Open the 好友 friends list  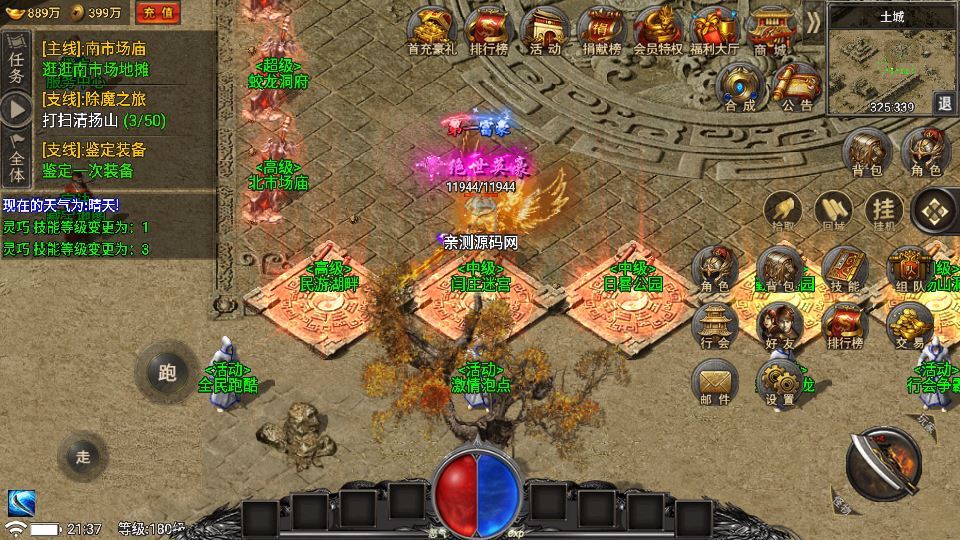pos(778,325)
